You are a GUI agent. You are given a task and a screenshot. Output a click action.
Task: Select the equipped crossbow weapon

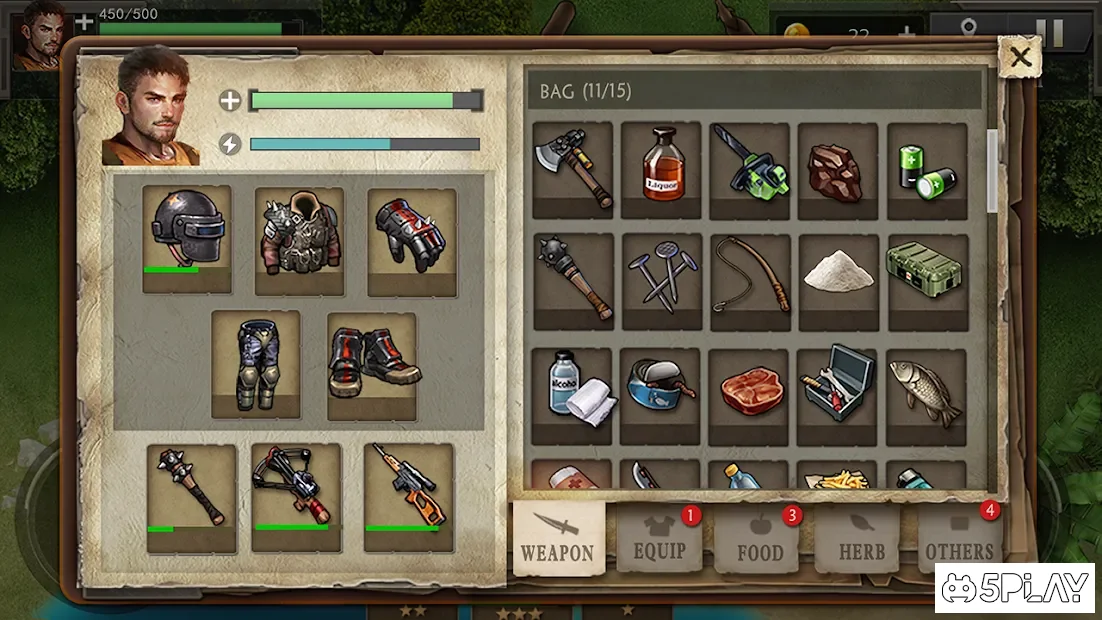point(296,497)
